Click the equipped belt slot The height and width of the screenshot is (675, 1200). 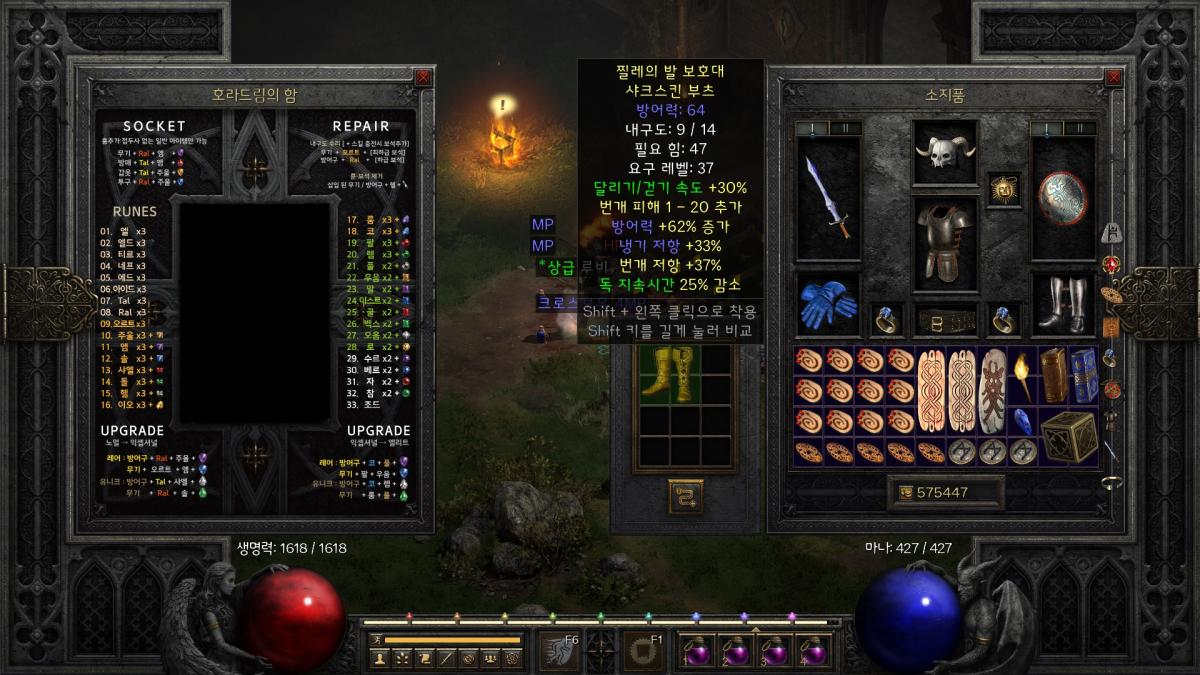(x=945, y=321)
